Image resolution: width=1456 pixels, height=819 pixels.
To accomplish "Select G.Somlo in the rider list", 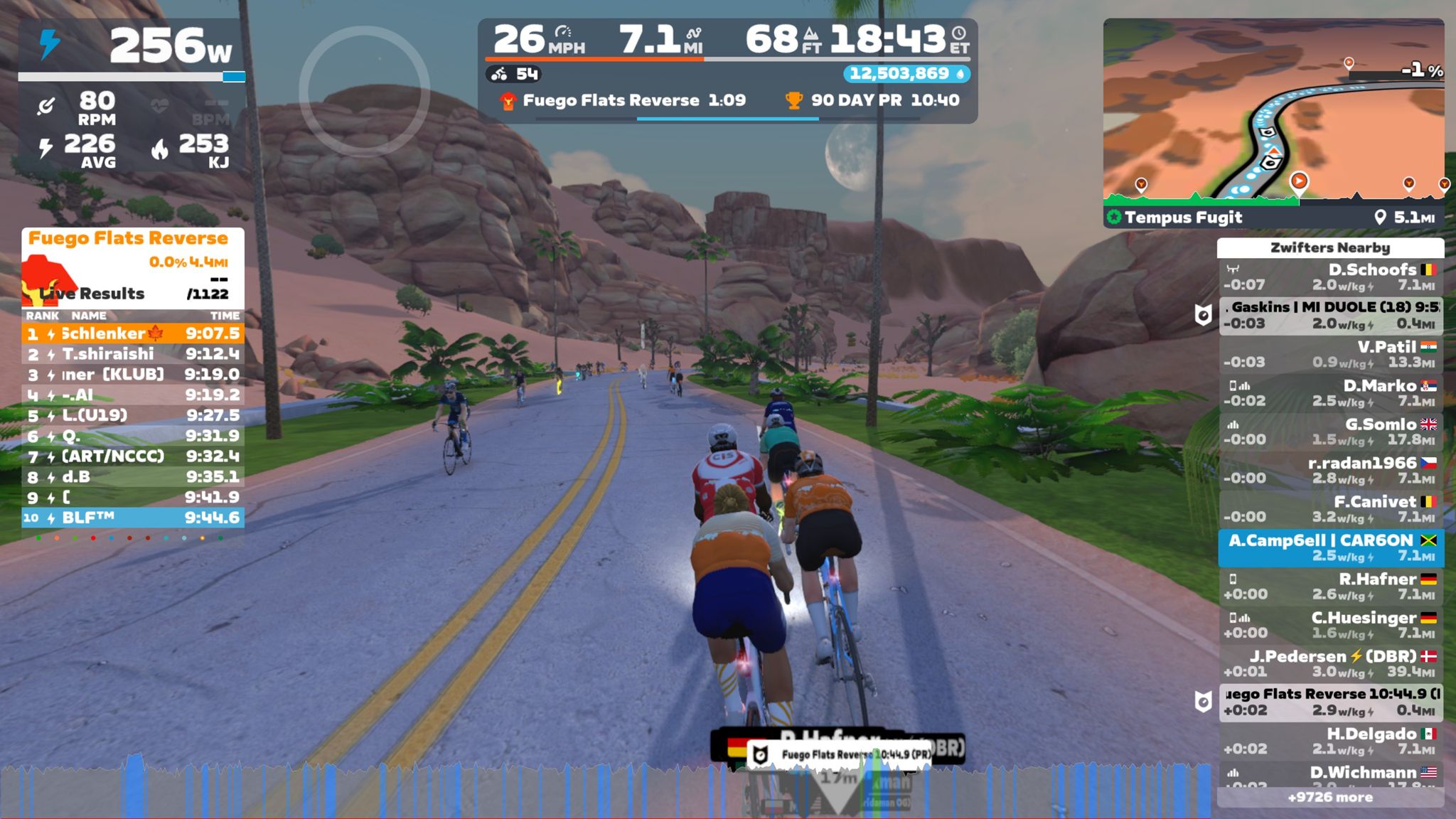I will (1330, 432).
